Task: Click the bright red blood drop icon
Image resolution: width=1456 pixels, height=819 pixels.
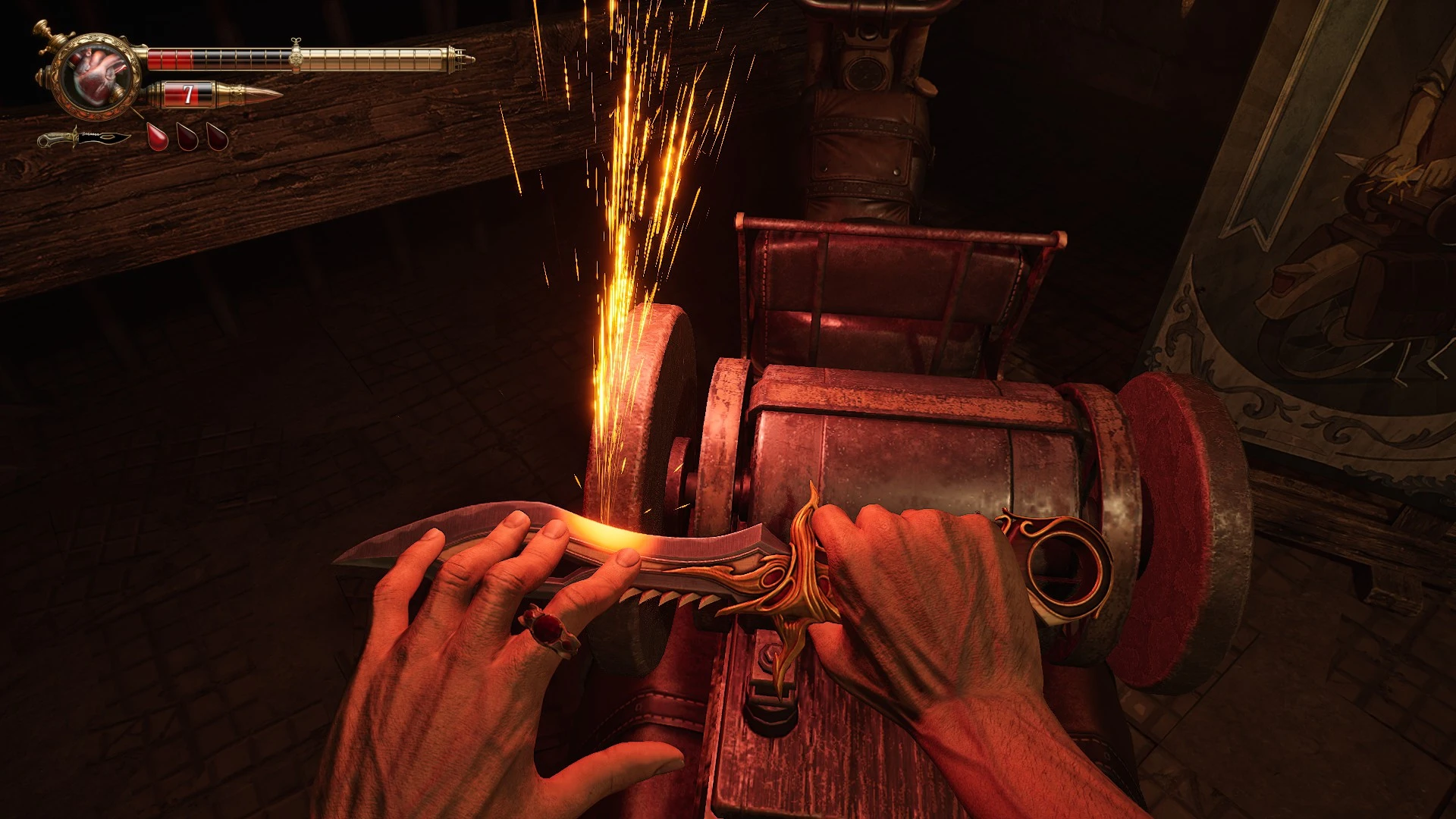Action: click(x=158, y=137)
